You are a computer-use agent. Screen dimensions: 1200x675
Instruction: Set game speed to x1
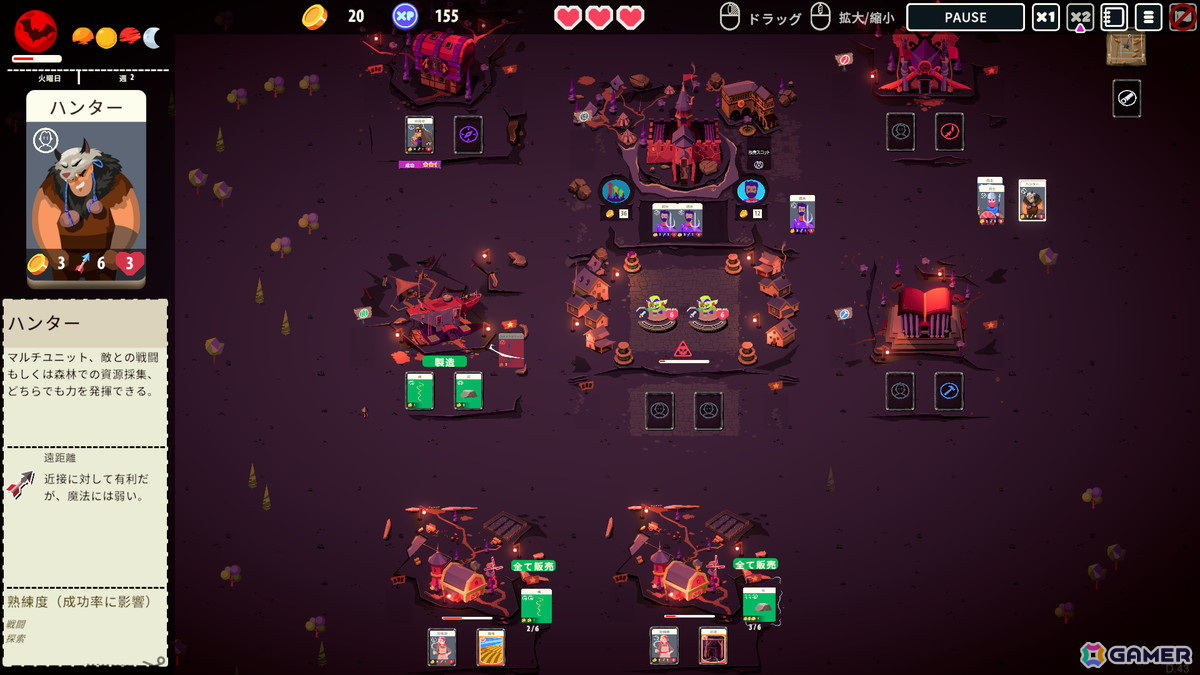(x=1045, y=17)
